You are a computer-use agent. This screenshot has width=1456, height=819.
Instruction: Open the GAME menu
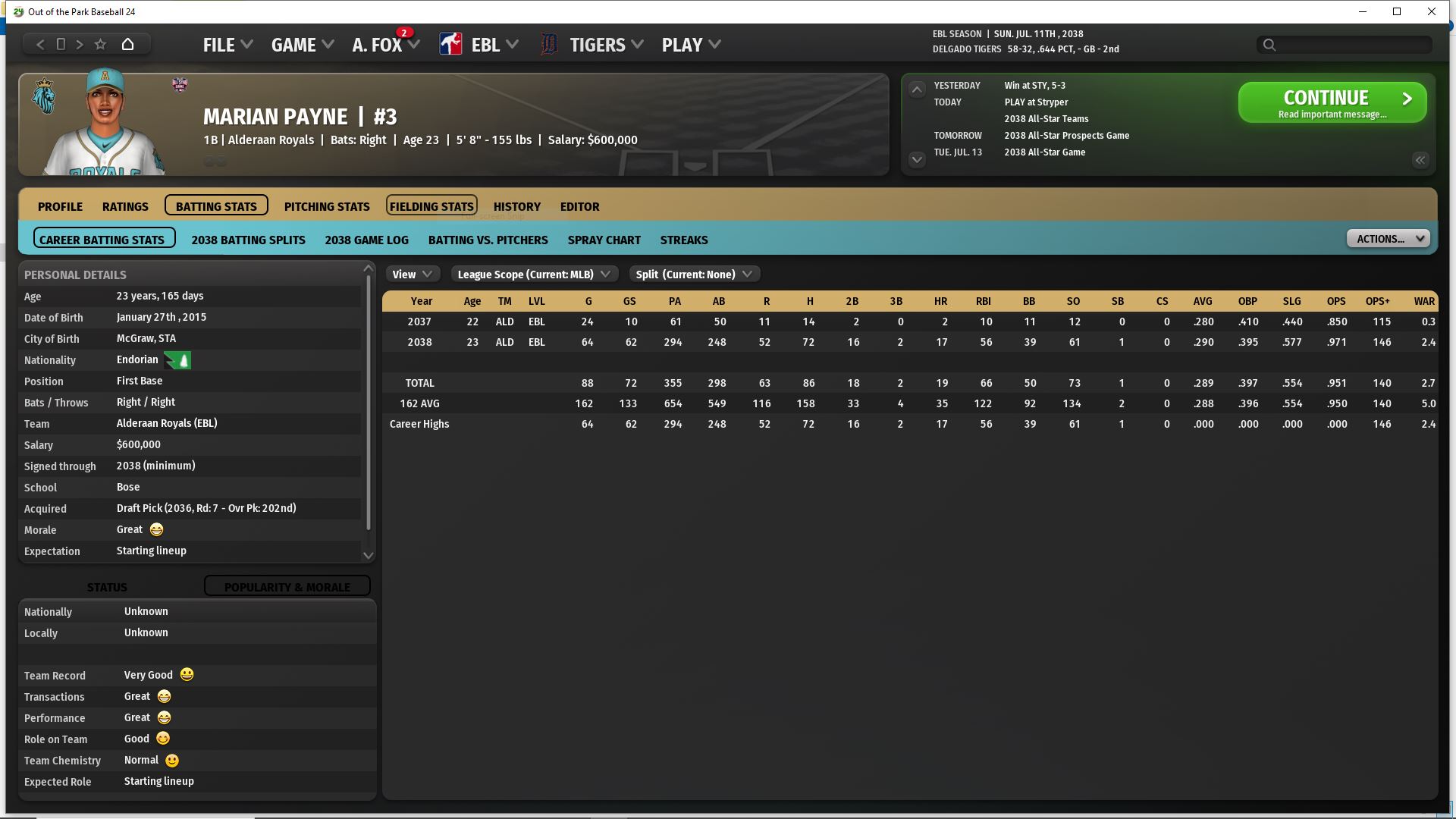pos(302,45)
